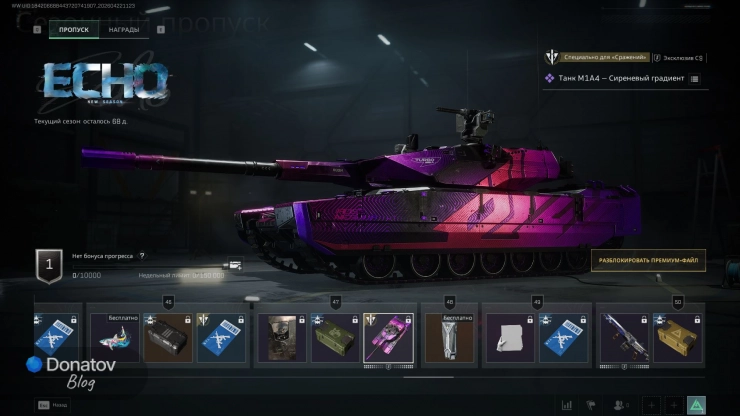This screenshot has width=740, height=416.
Task: Click the question mark by Нет бонуса прогресса
Action: click(x=142, y=256)
